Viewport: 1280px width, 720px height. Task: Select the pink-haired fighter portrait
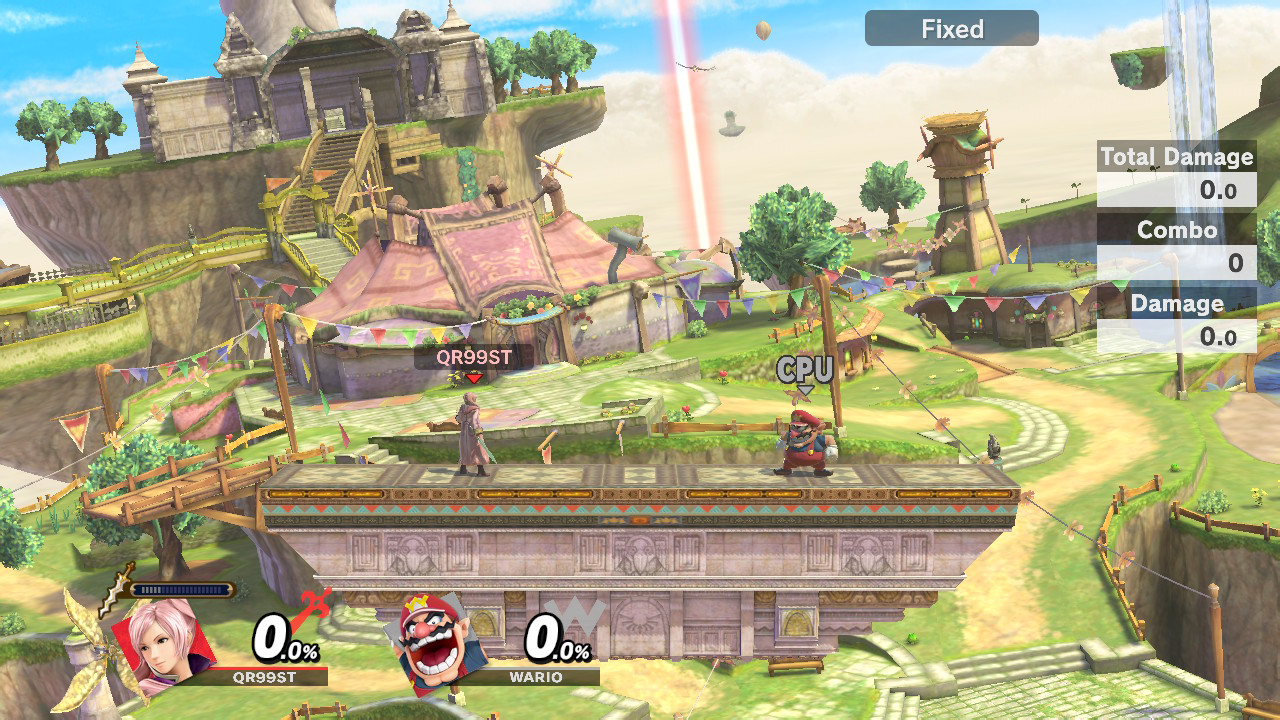tap(162, 638)
